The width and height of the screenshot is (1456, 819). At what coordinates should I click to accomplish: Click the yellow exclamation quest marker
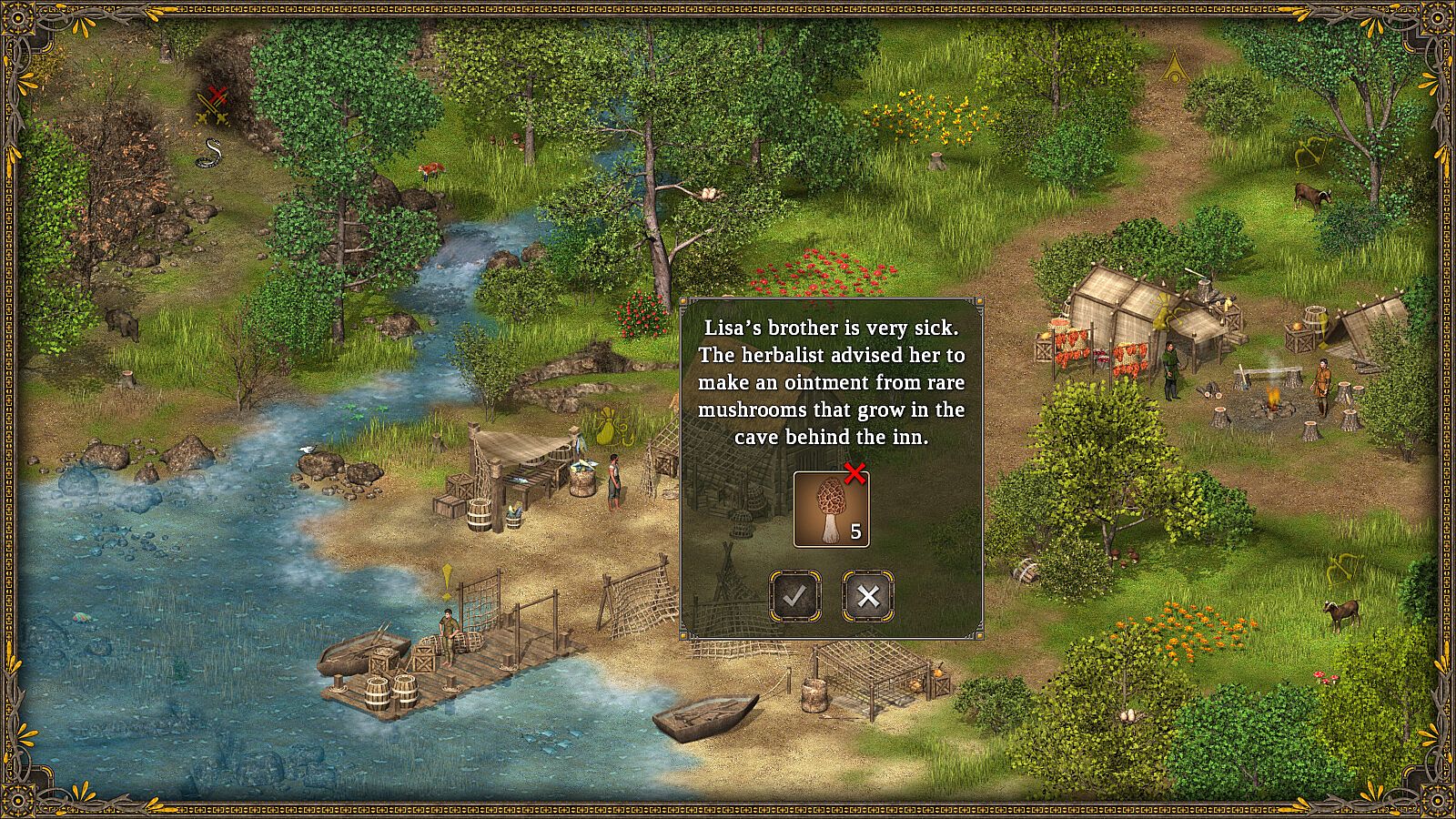[x=447, y=581]
